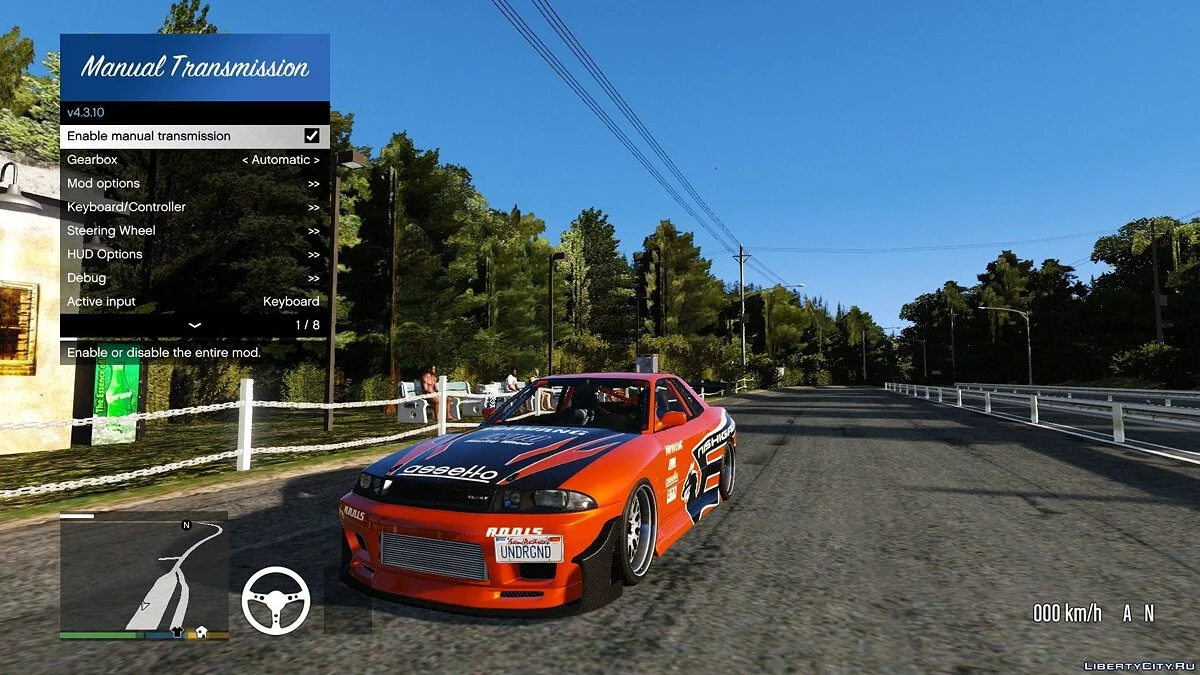Select the Active input Keyboard row
The height and width of the screenshot is (675, 1200).
(x=194, y=302)
